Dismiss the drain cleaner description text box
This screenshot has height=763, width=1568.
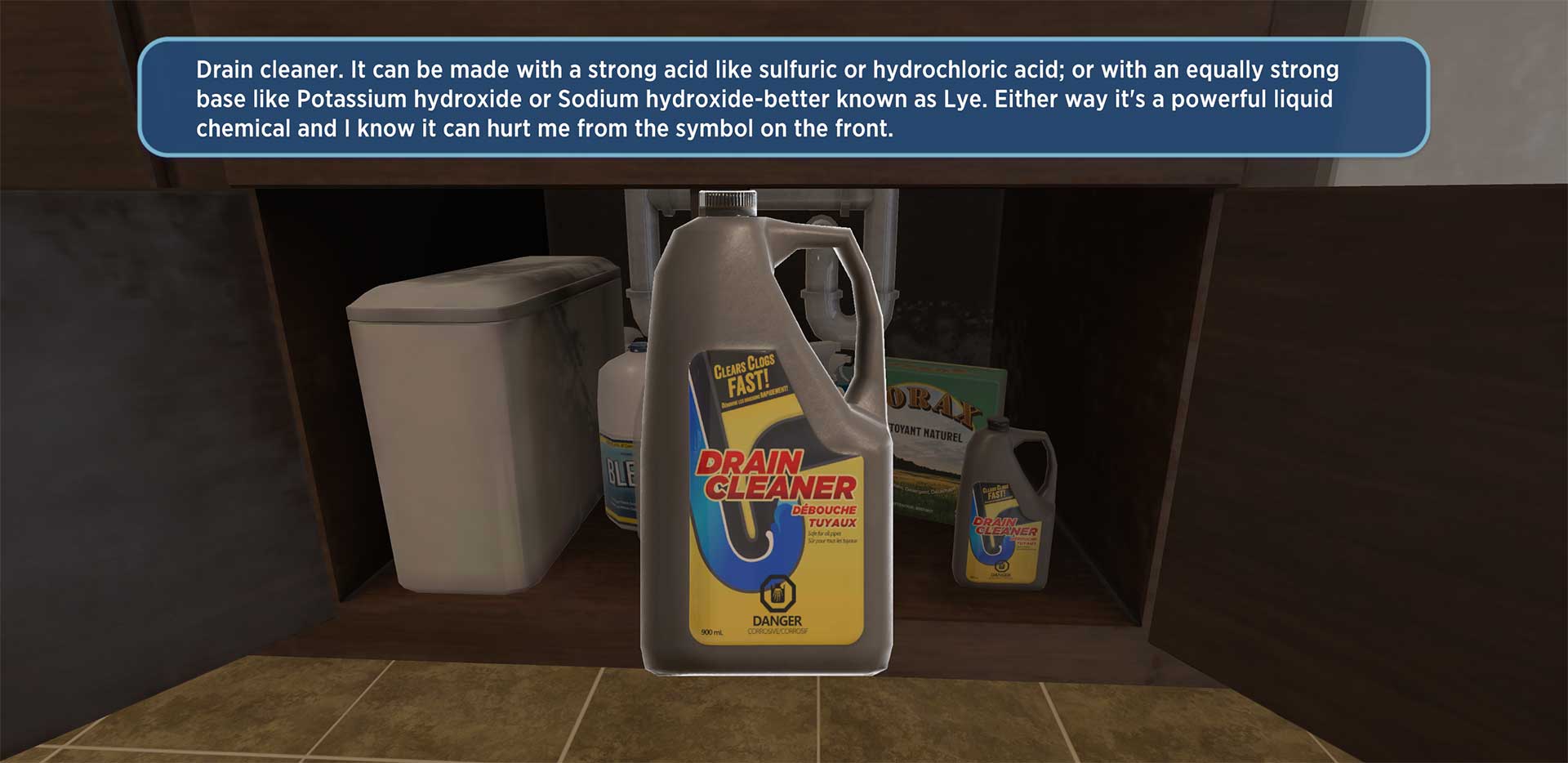(782, 97)
